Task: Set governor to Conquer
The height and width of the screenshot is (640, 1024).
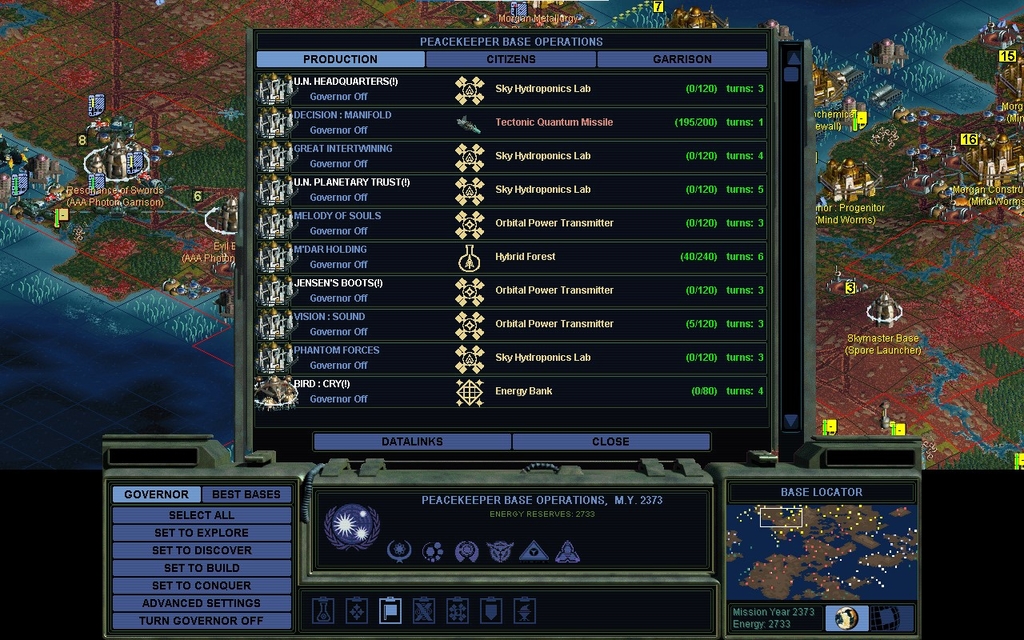Action: 201,585
